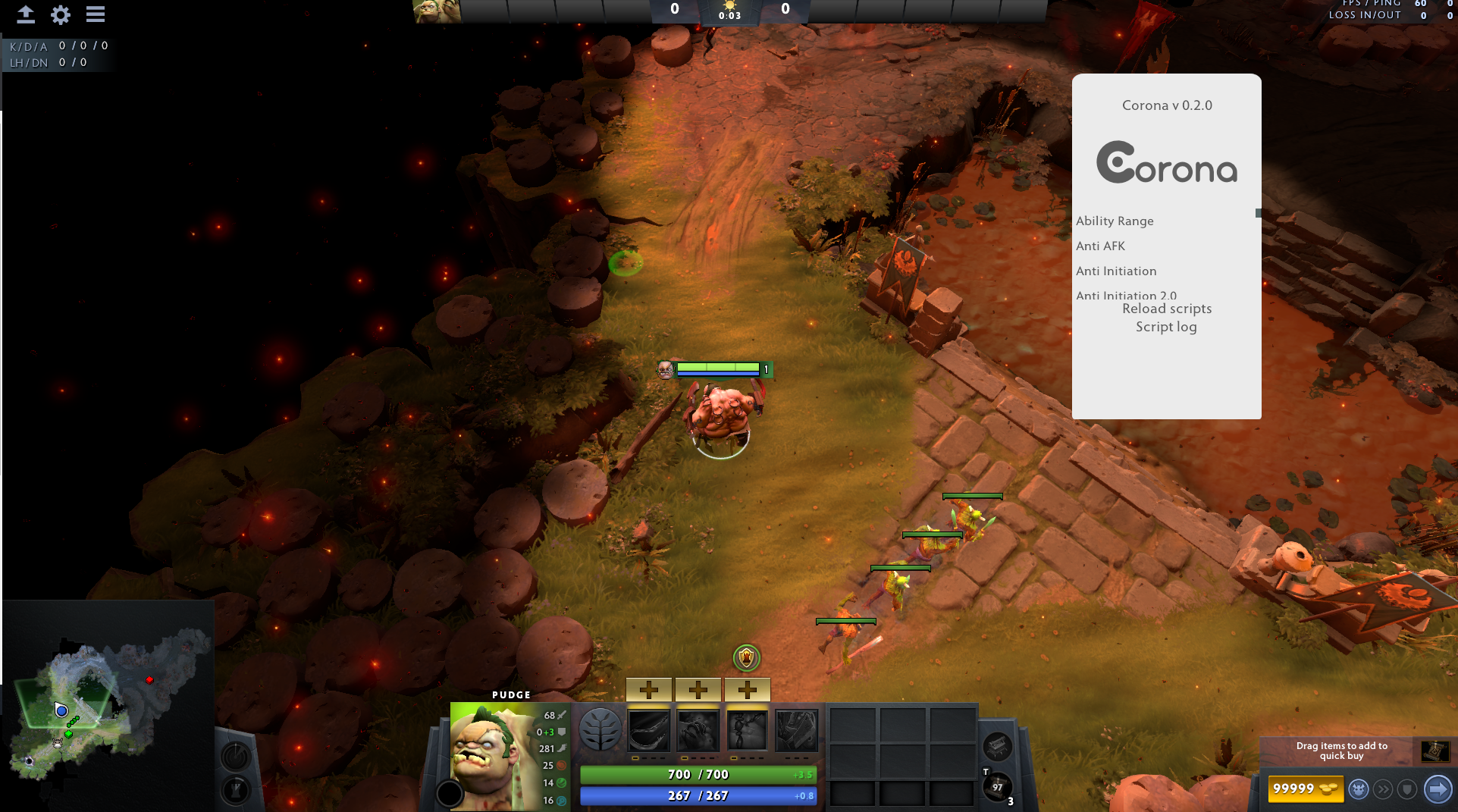Click the upward arrow dashboard button
Image resolution: width=1458 pixels, height=812 pixels.
click(x=26, y=14)
